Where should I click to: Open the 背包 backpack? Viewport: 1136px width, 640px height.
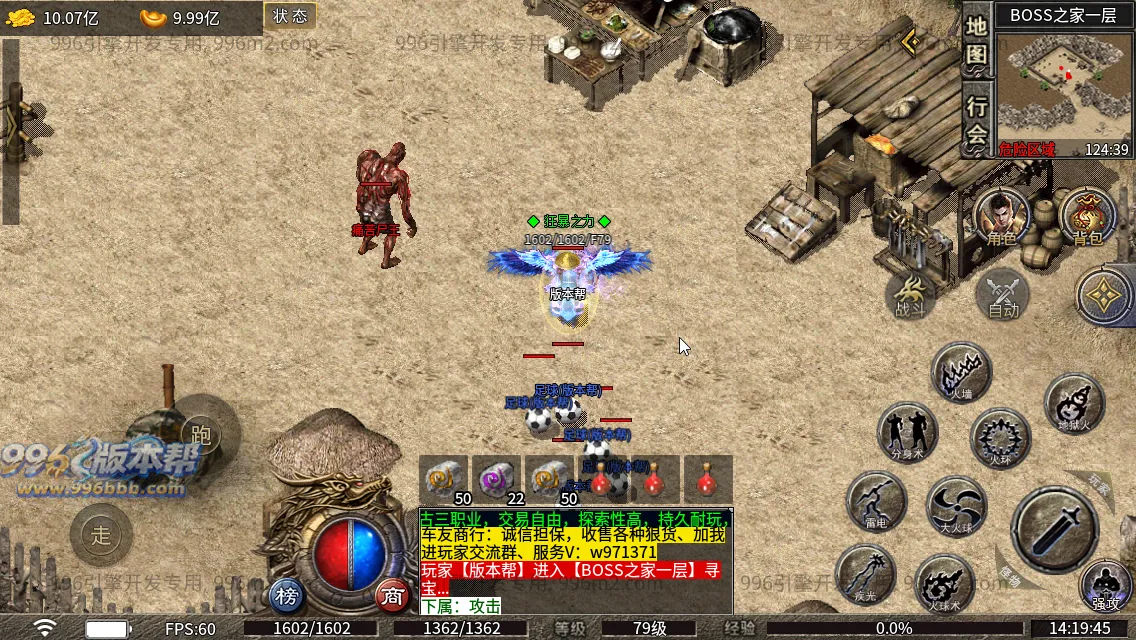pyautogui.click(x=1088, y=217)
